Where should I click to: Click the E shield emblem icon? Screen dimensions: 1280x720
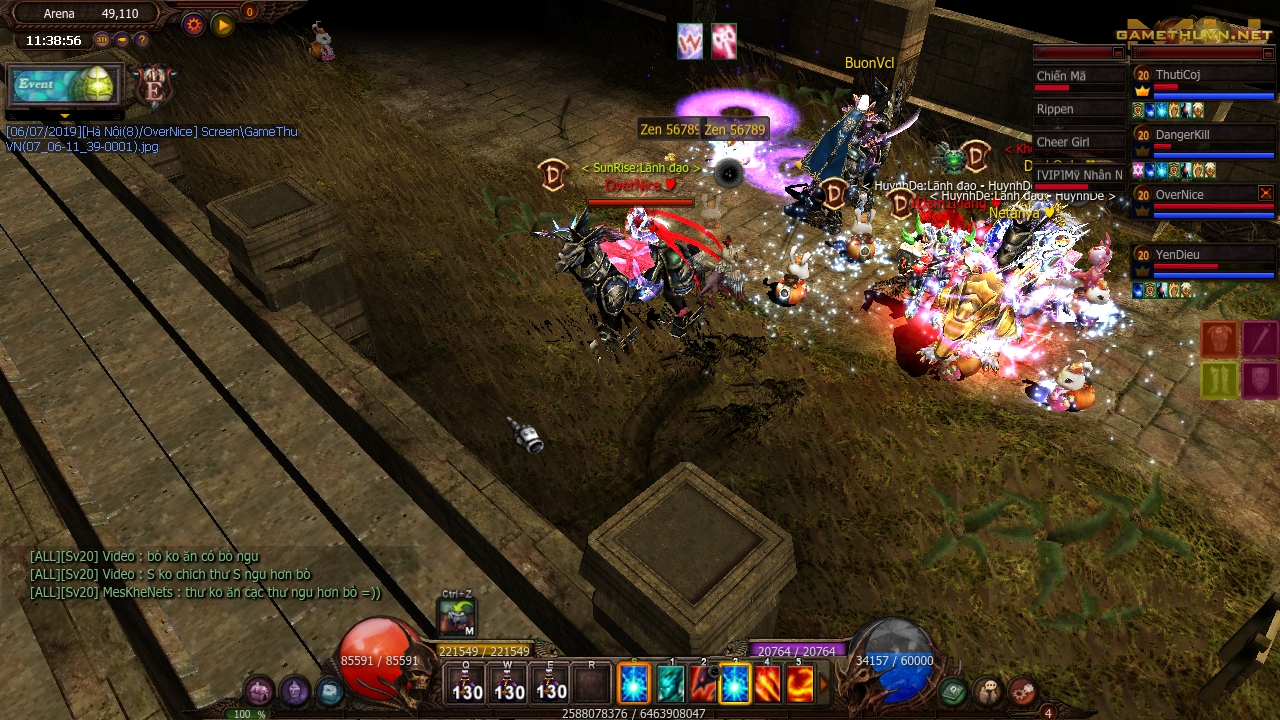coord(155,87)
